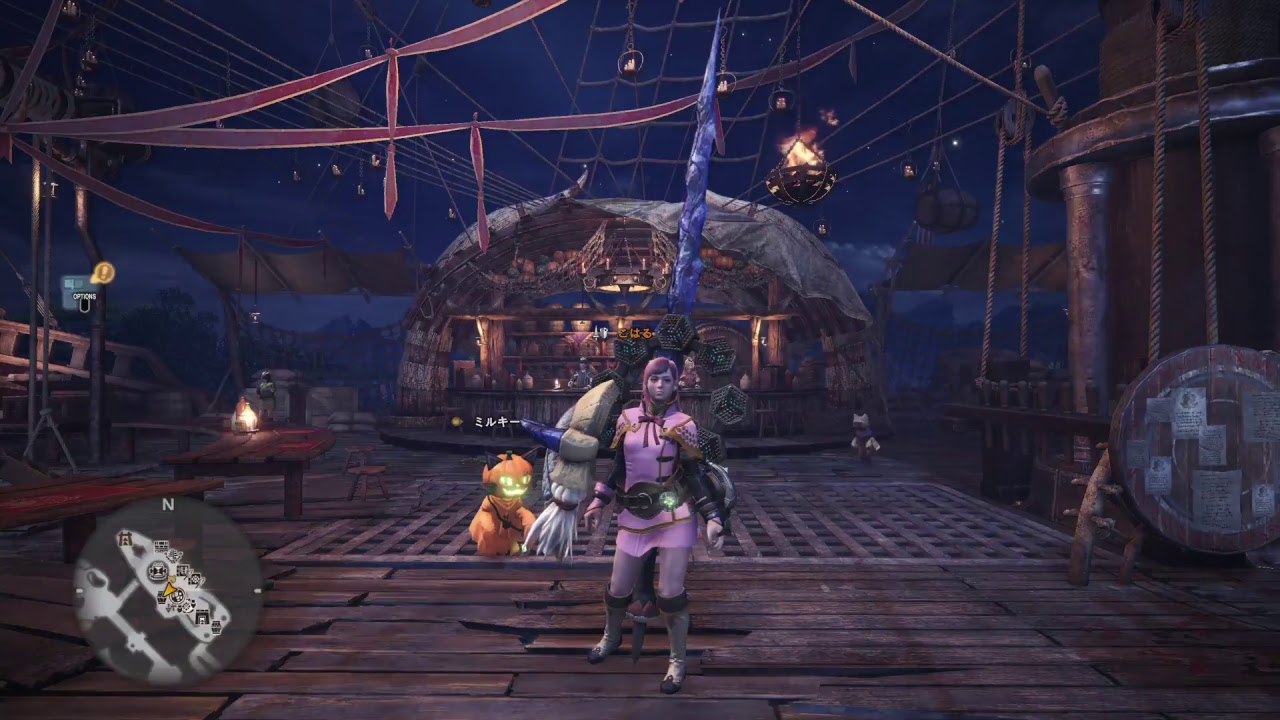1280x720 pixels.
Task: Click the N compass letter on the minimap
Action: pos(166,503)
